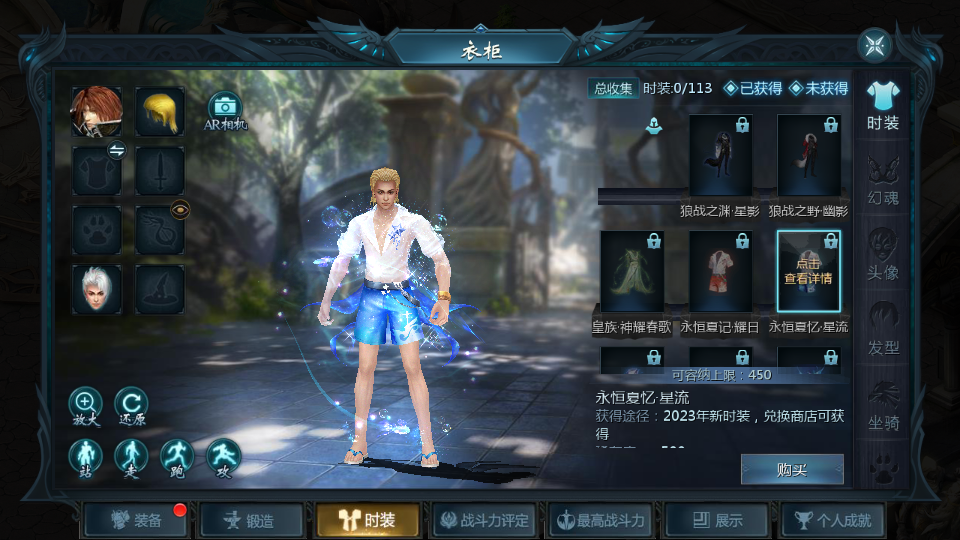Choose the 攻 attack animation

223,456
